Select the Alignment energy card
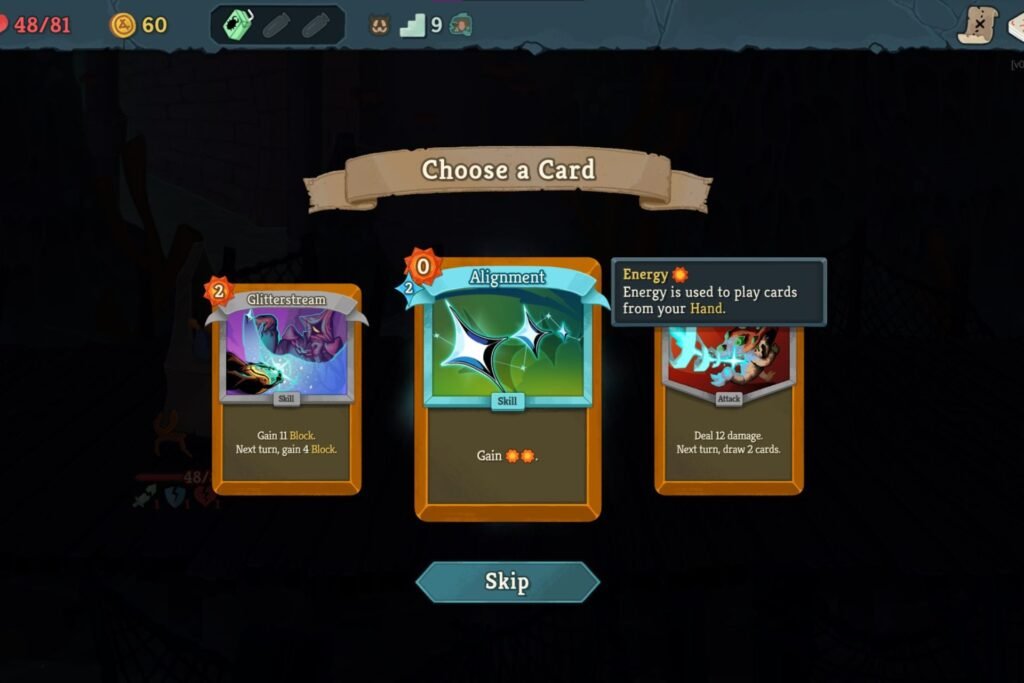 [507, 390]
